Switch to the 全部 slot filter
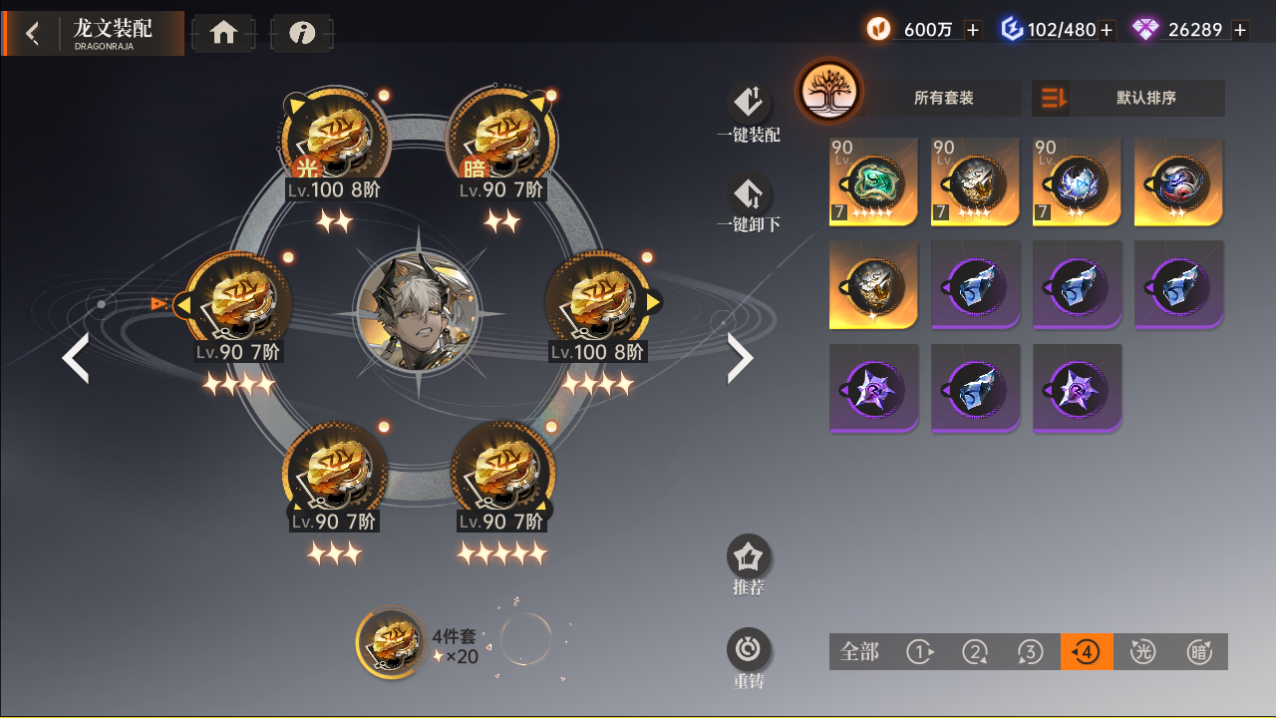 tap(859, 652)
